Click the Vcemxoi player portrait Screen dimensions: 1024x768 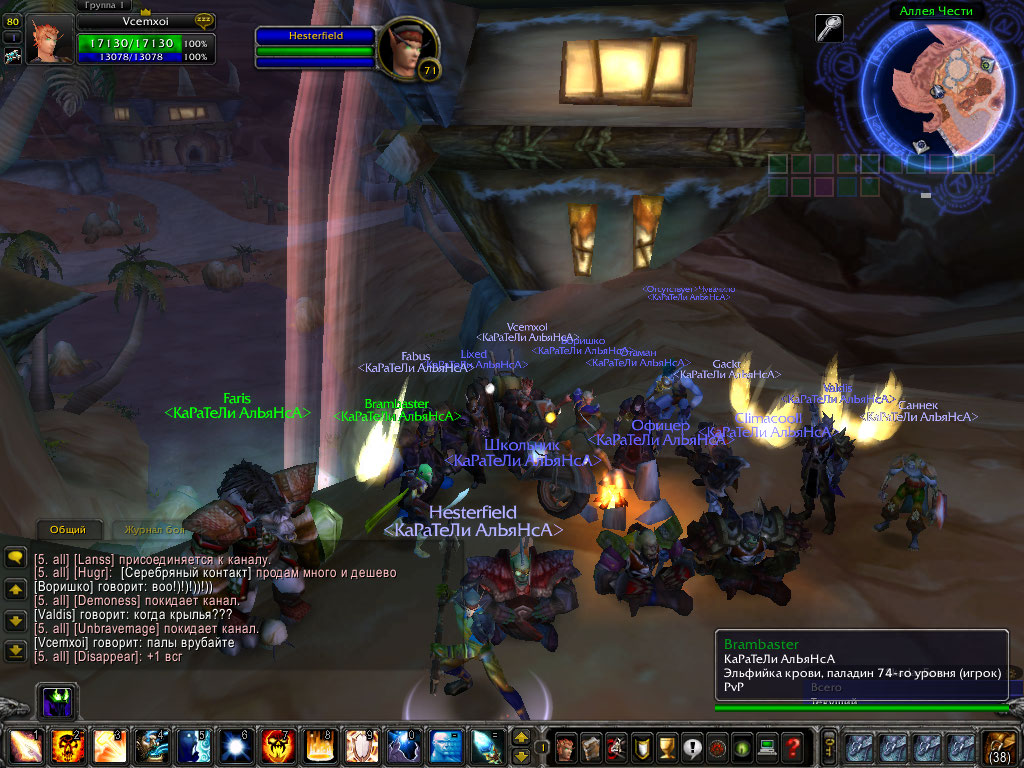coord(49,40)
